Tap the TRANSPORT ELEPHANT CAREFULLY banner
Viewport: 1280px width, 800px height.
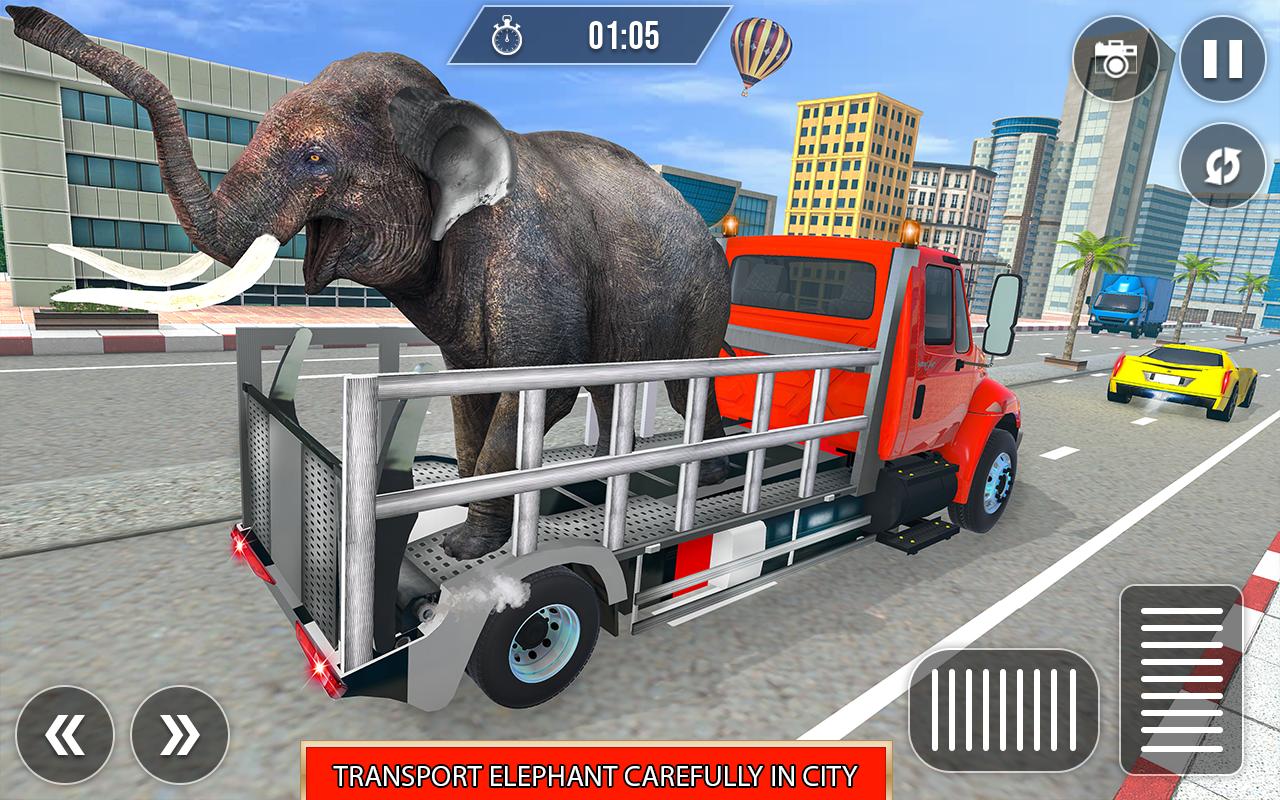pyautogui.click(x=598, y=774)
